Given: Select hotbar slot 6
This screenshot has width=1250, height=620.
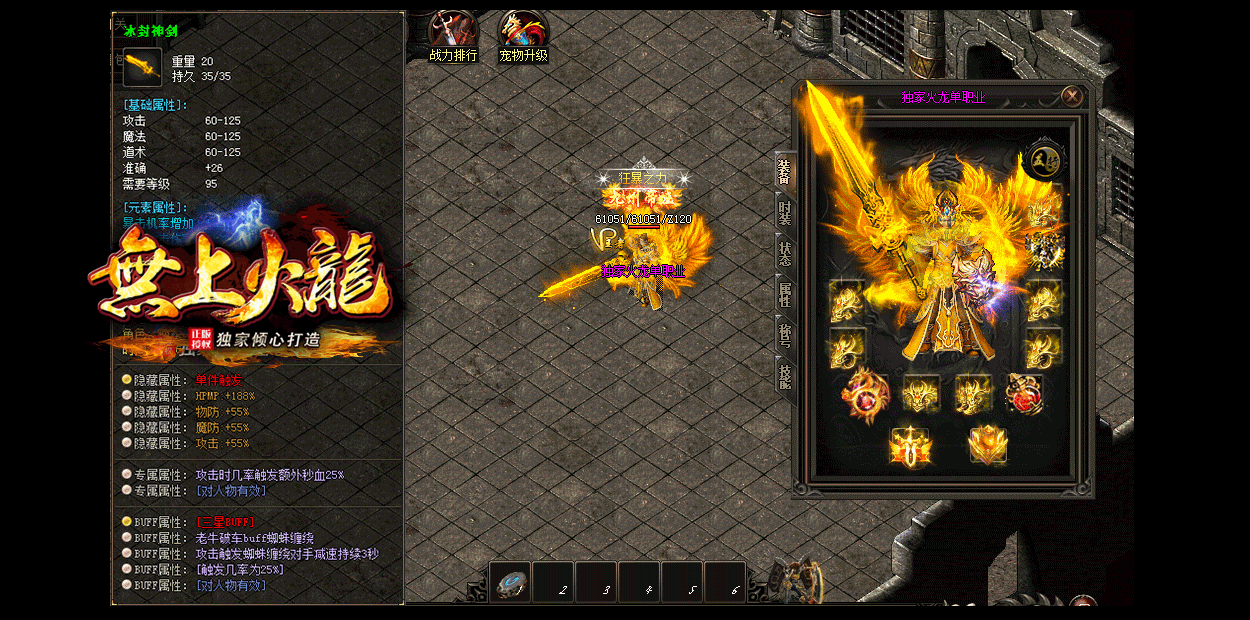Looking at the screenshot, I should pos(725,583).
